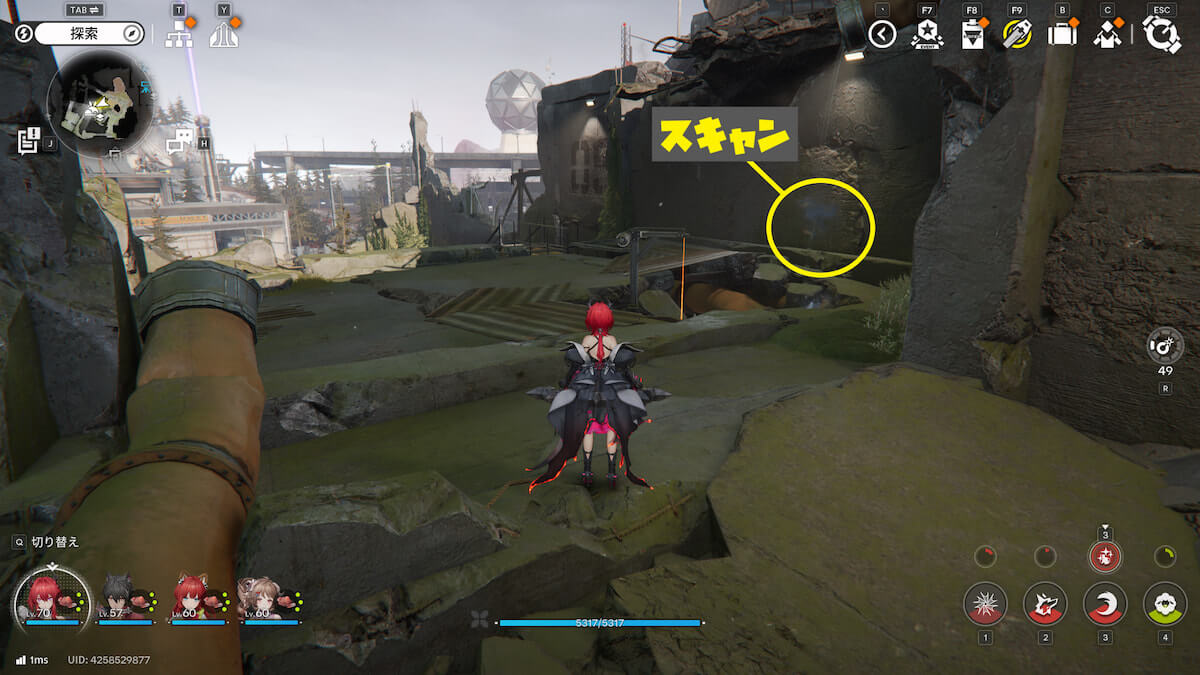Click the back arrow circle button
This screenshot has width=1200, height=675.
[x=882, y=35]
